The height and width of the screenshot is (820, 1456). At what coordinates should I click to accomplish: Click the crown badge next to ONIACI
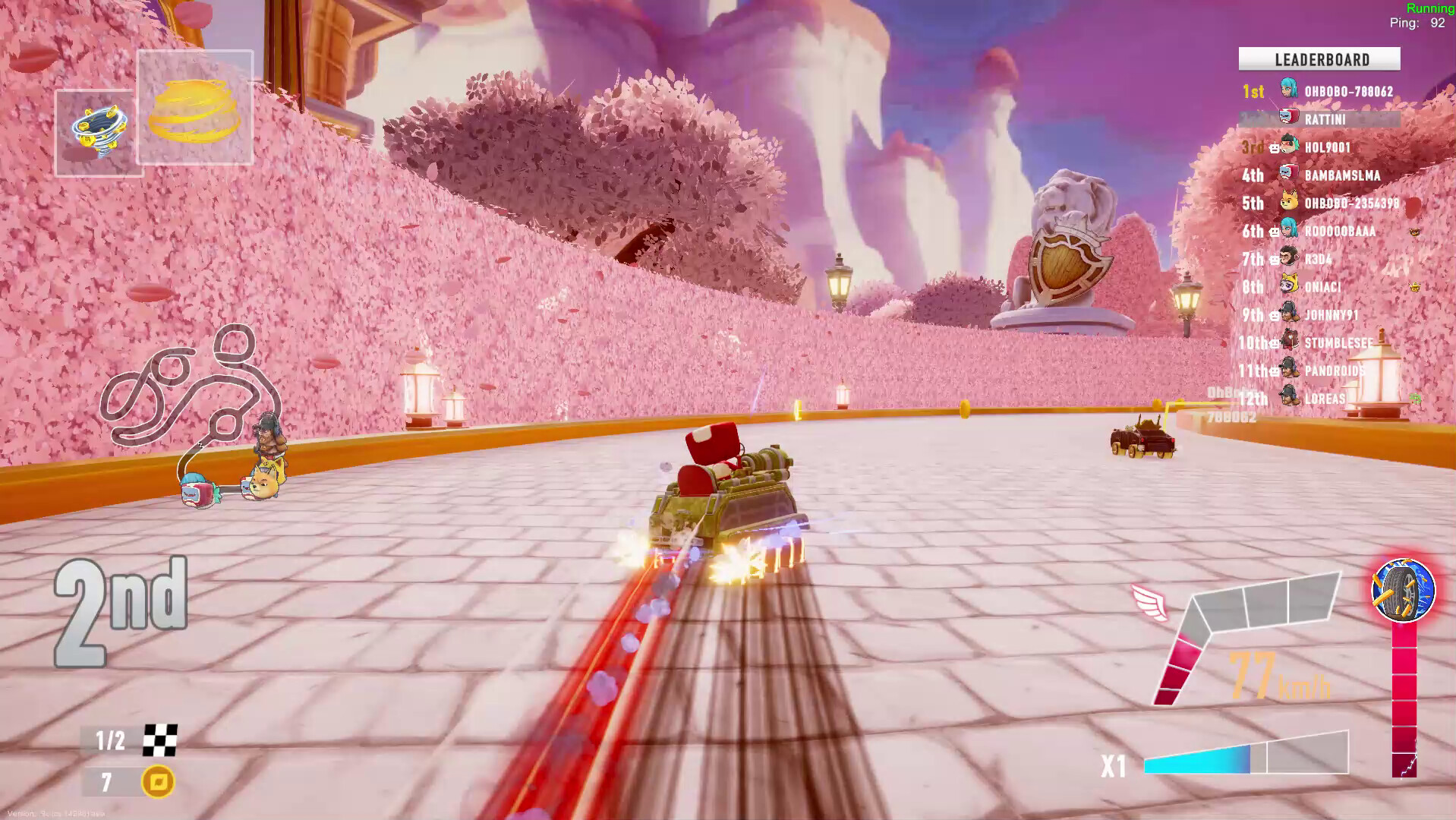point(1415,287)
